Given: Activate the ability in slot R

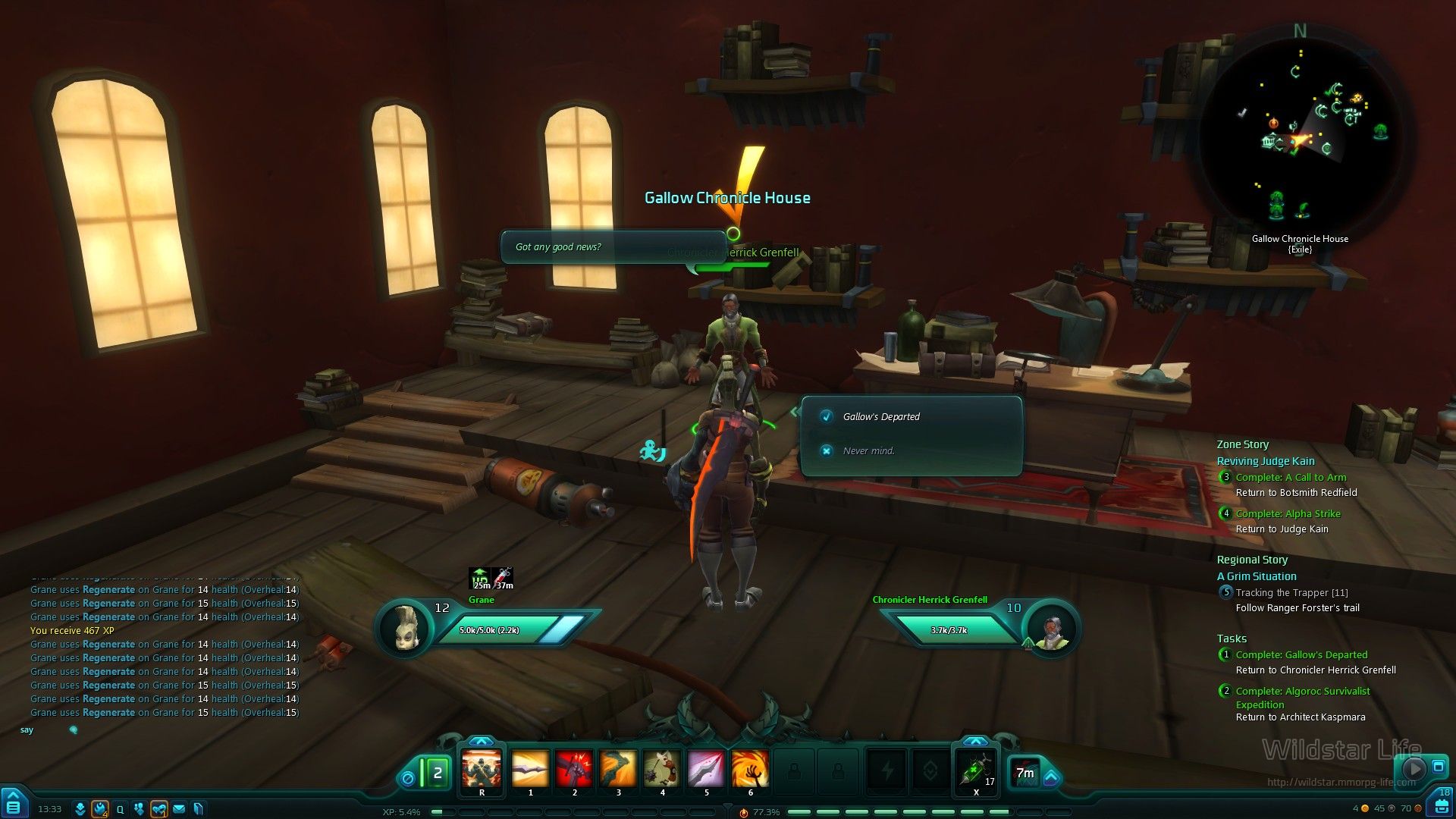Looking at the screenshot, I should coord(482,769).
